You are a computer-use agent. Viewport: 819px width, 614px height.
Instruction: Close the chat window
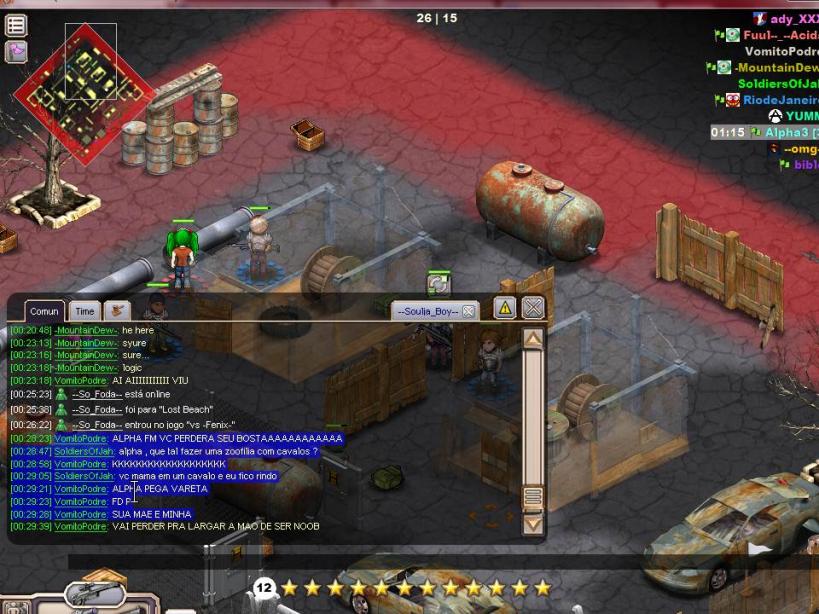534,308
